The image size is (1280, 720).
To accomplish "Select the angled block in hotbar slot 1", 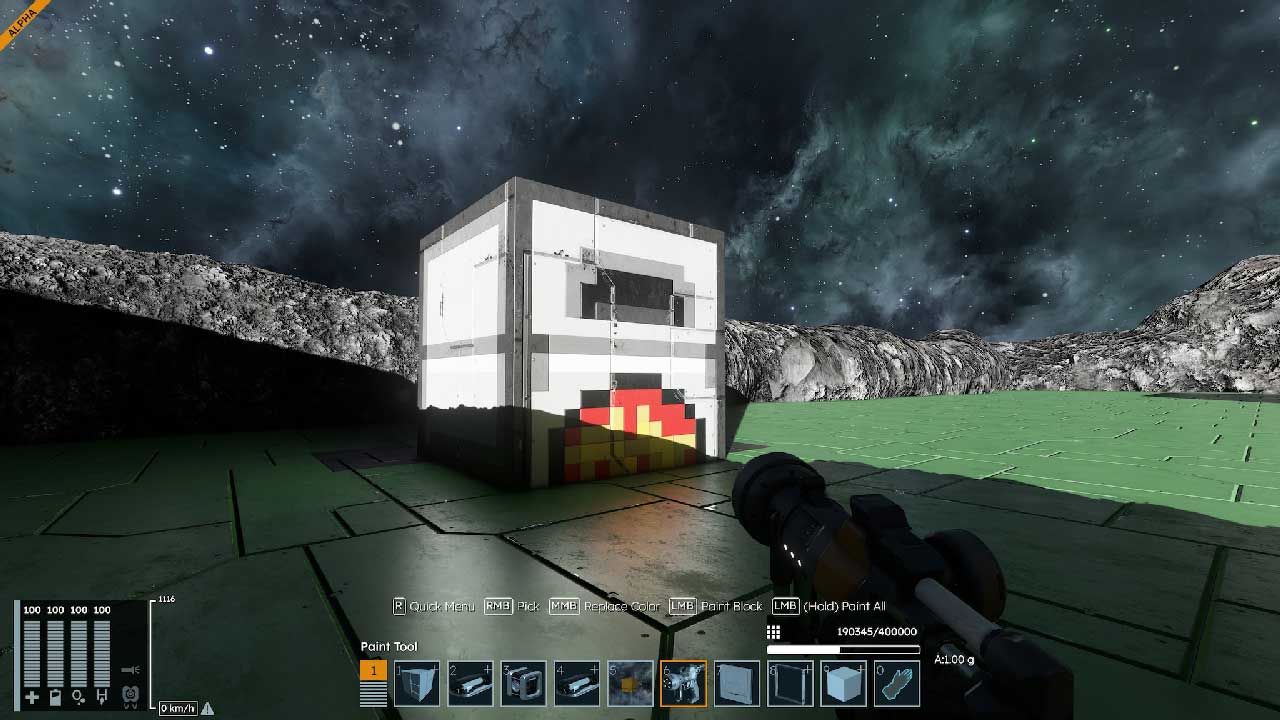I will pyautogui.click(x=416, y=684).
